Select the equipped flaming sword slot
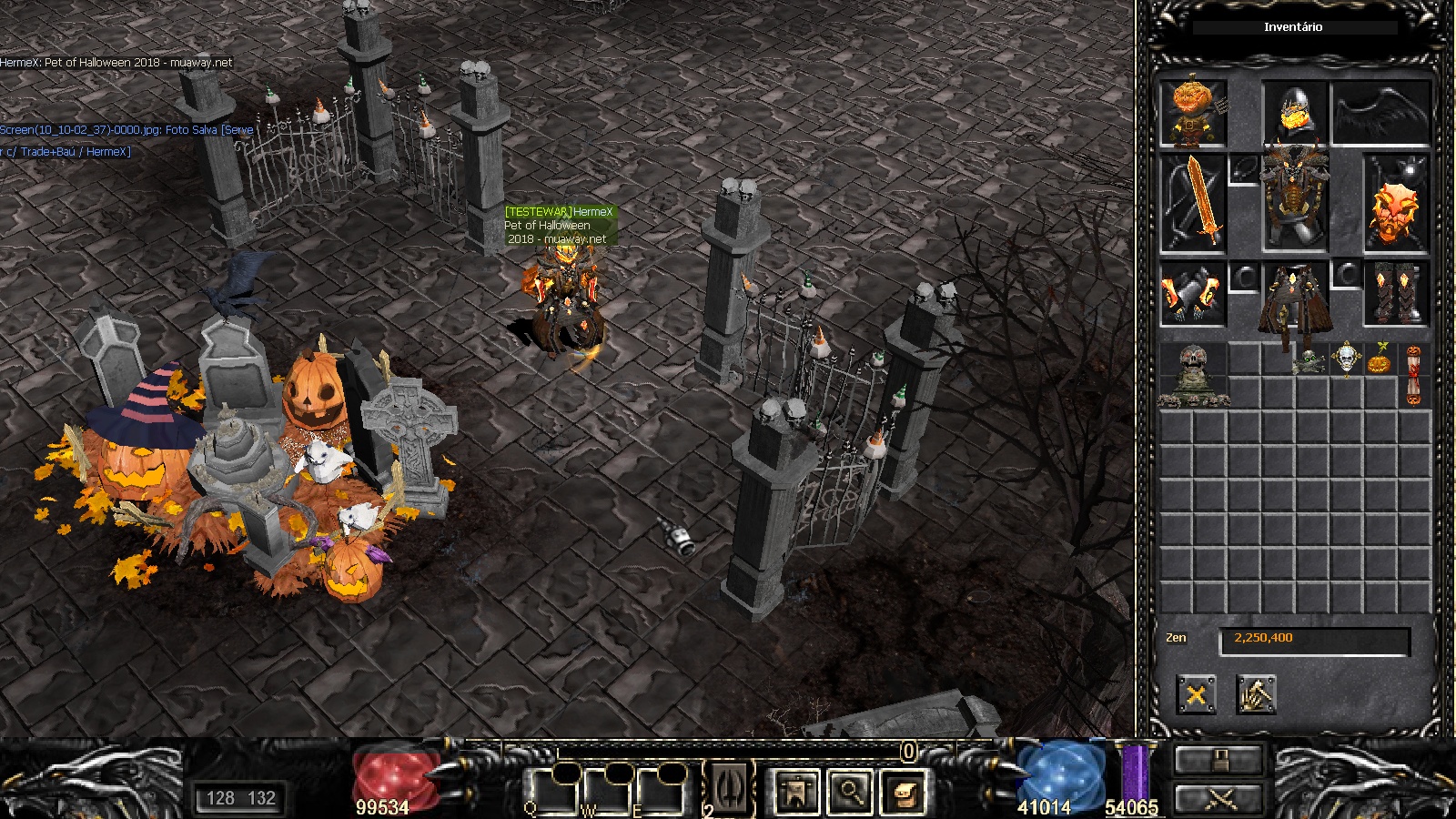 pos(1192,203)
